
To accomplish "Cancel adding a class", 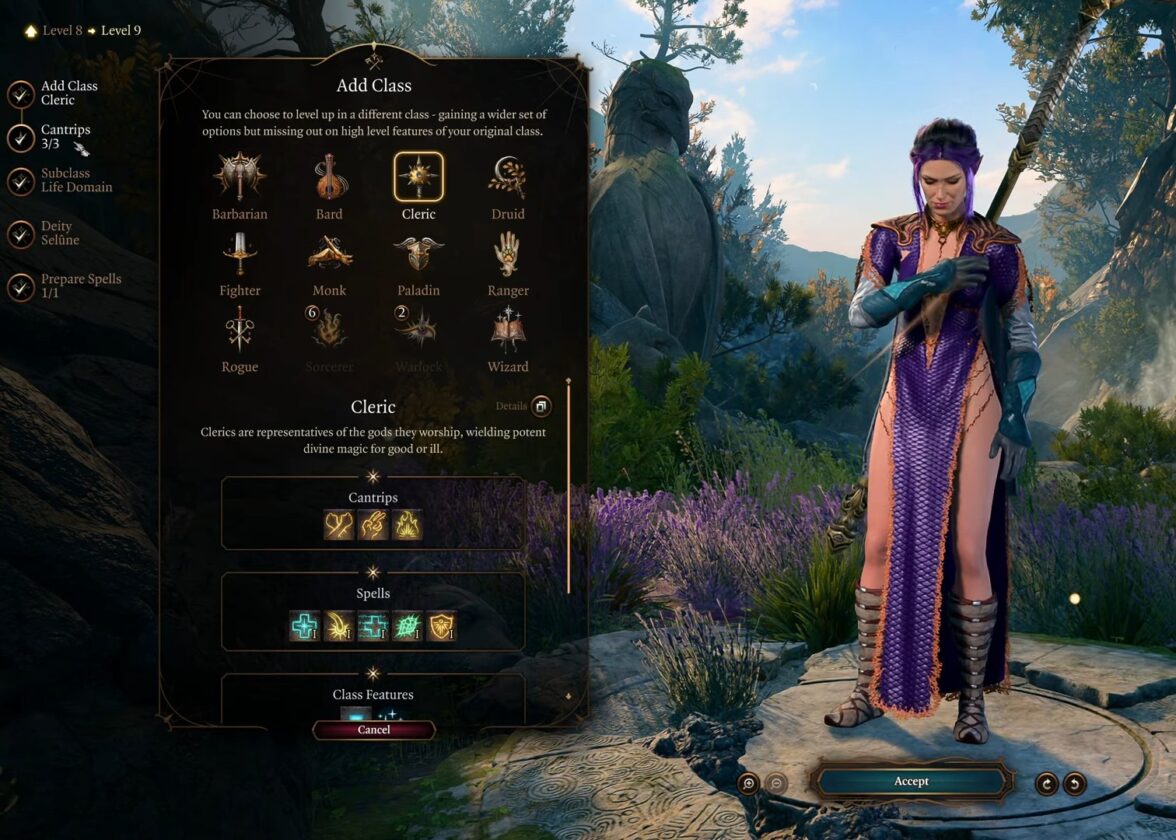I will tap(374, 730).
